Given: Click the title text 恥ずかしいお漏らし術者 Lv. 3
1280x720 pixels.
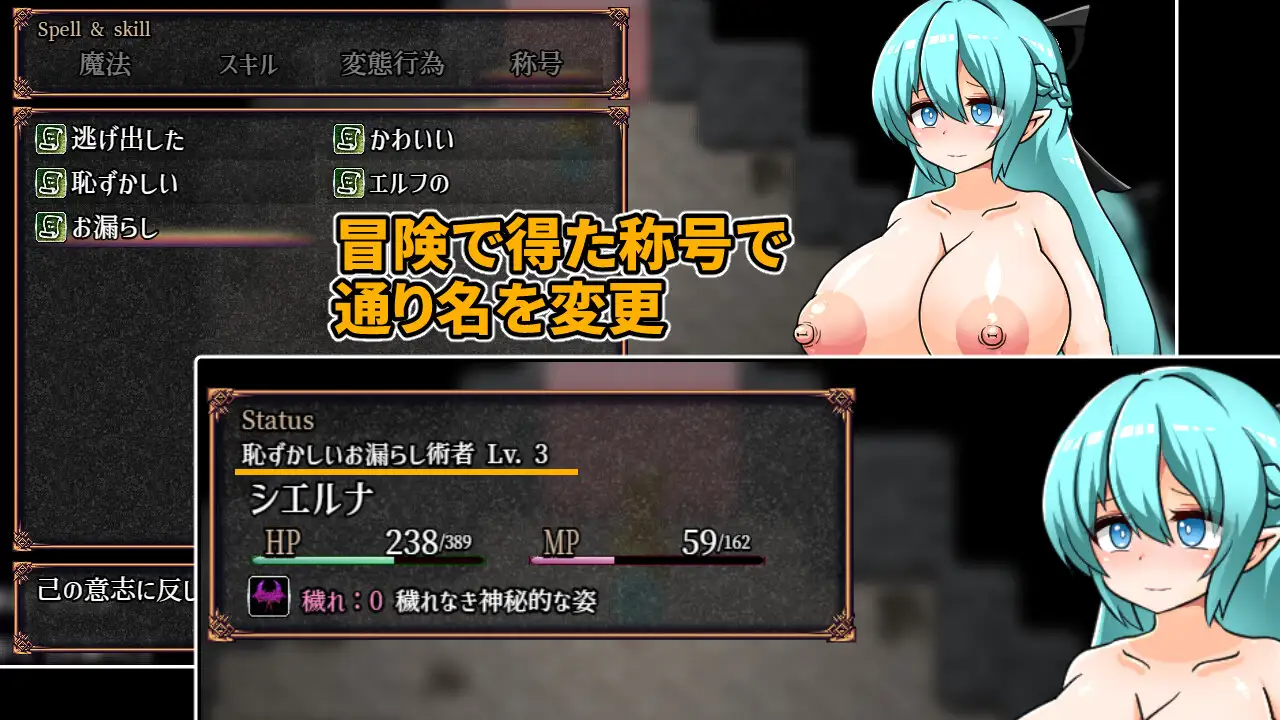Looking at the screenshot, I should [x=390, y=454].
